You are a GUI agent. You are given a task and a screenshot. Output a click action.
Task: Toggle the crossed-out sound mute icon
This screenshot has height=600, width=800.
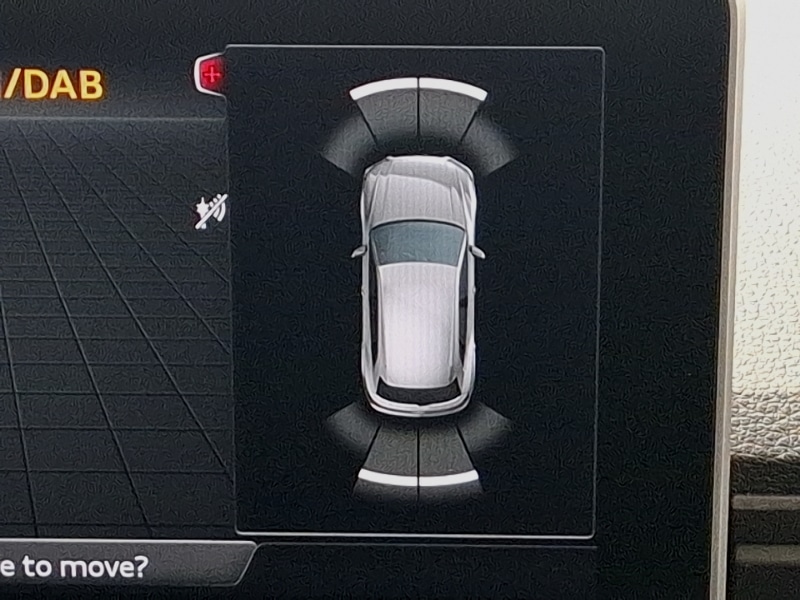[x=211, y=212]
